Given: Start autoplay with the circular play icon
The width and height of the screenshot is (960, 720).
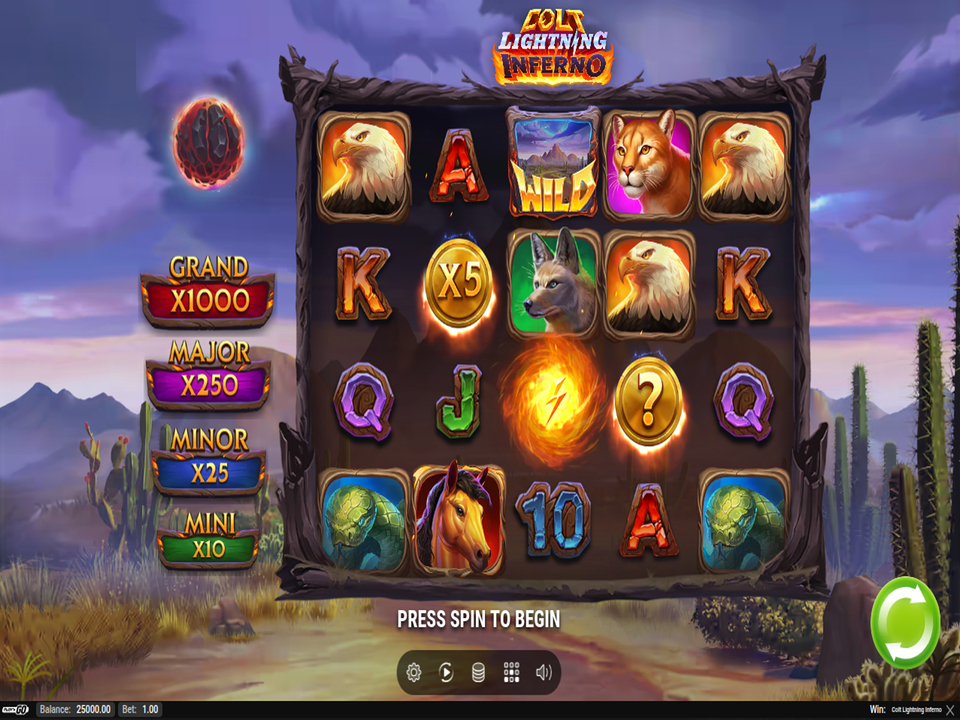Looking at the screenshot, I should tap(446, 673).
